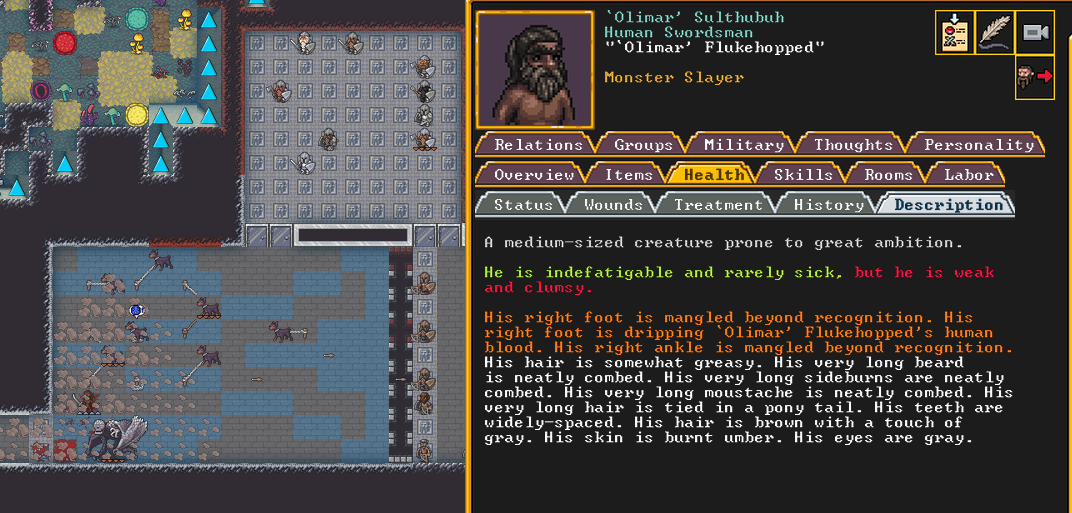
Task: View the Thoughts tab
Action: tap(852, 145)
